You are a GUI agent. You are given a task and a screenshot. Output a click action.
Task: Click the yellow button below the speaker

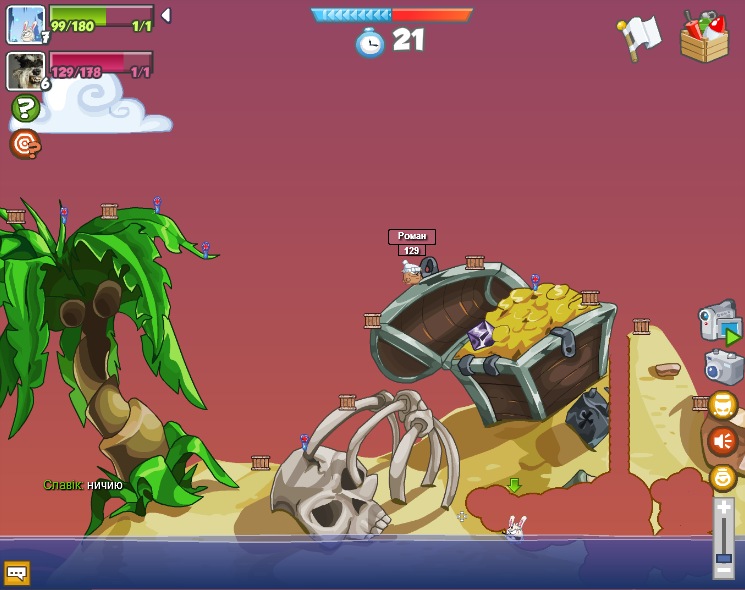point(723,477)
